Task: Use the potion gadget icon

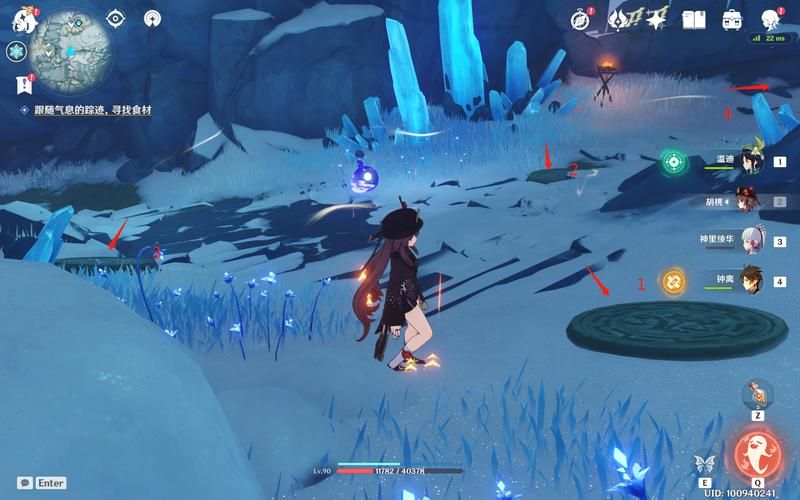Action: 757,393
